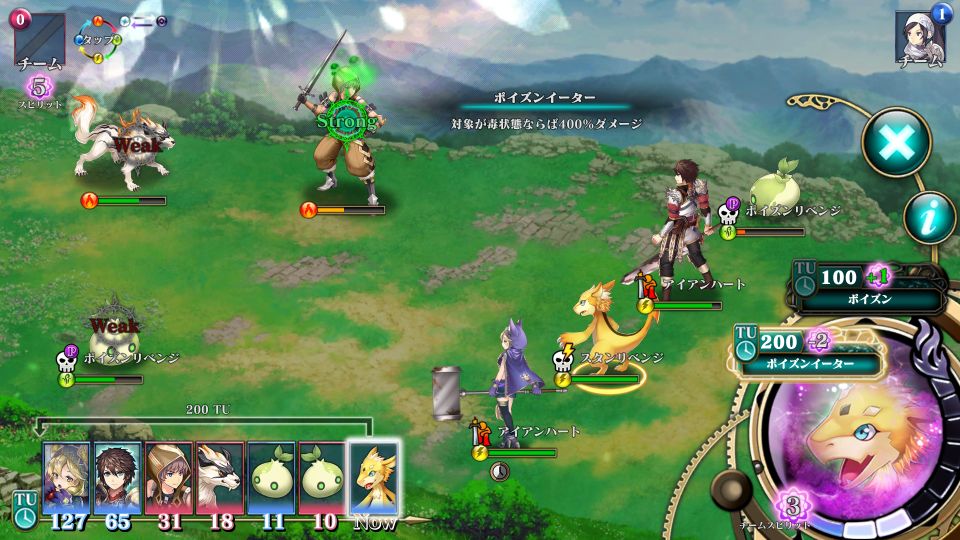
Task: Select the ポイズン 100 TU skill
Action: coord(870,286)
